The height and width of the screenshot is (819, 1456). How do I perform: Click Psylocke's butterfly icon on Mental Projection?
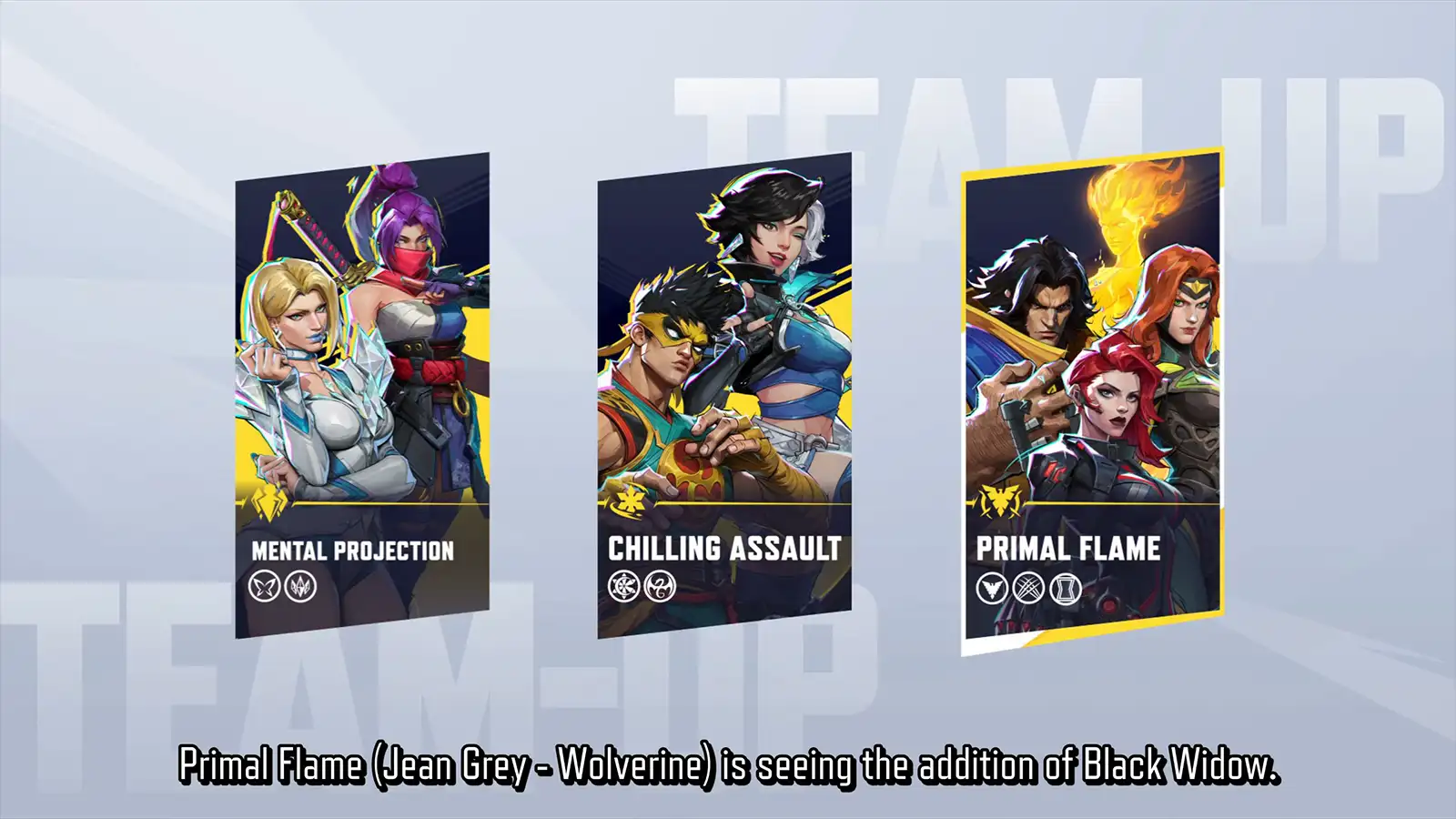tap(265, 586)
